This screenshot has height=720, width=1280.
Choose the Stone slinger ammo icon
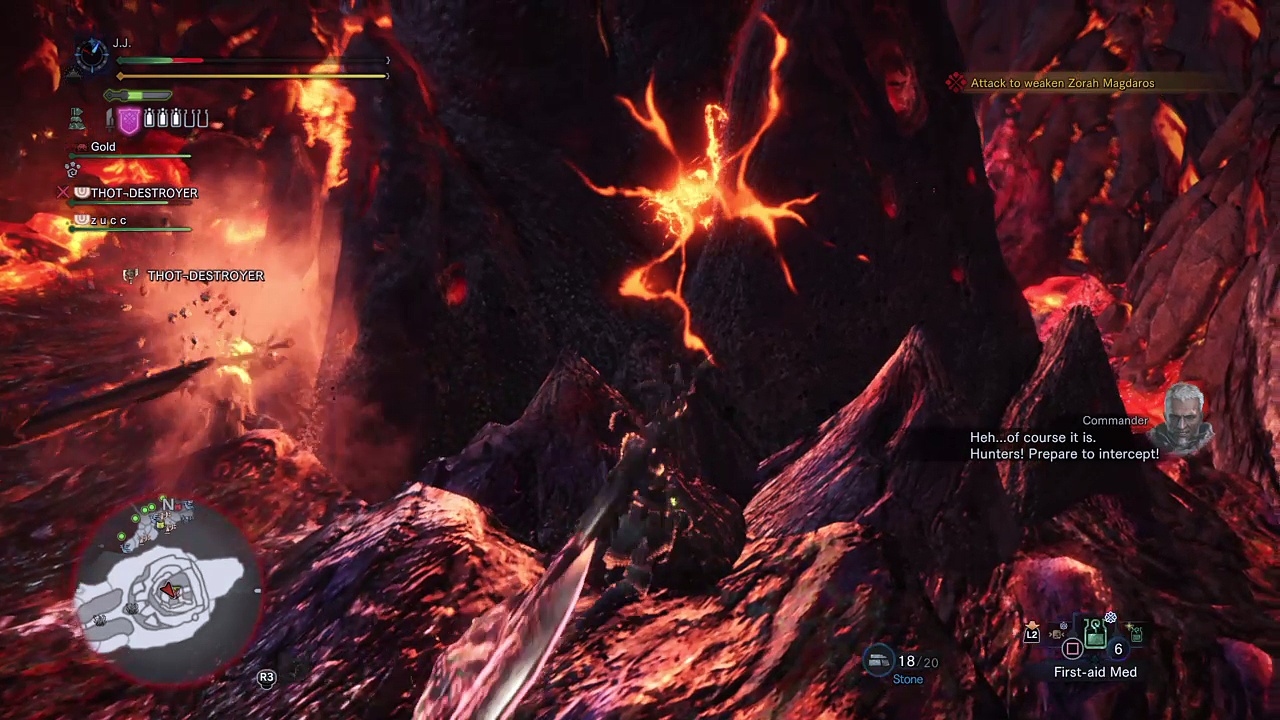[879, 660]
